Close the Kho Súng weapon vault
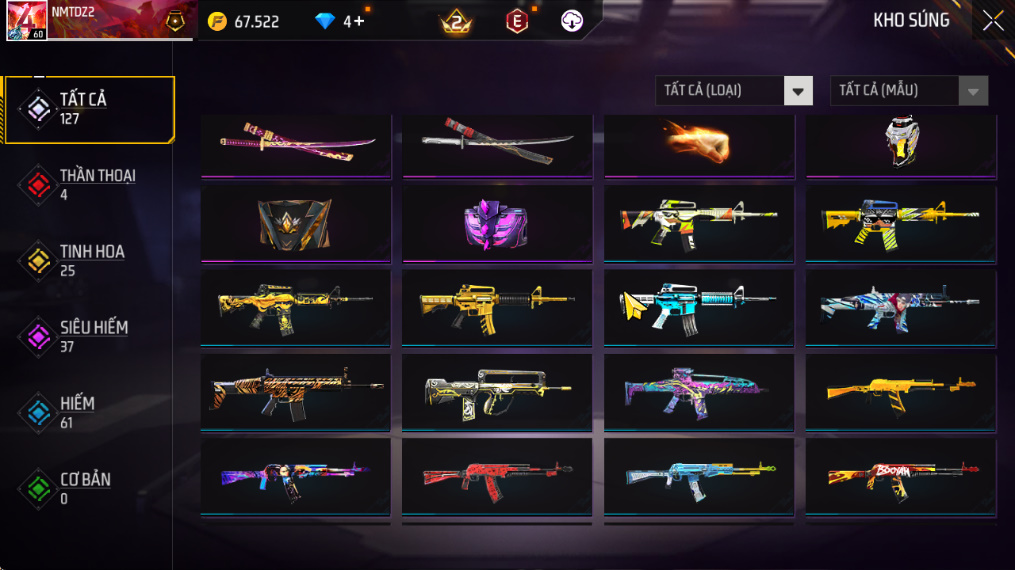This screenshot has width=1015, height=570. tap(992, 21)
